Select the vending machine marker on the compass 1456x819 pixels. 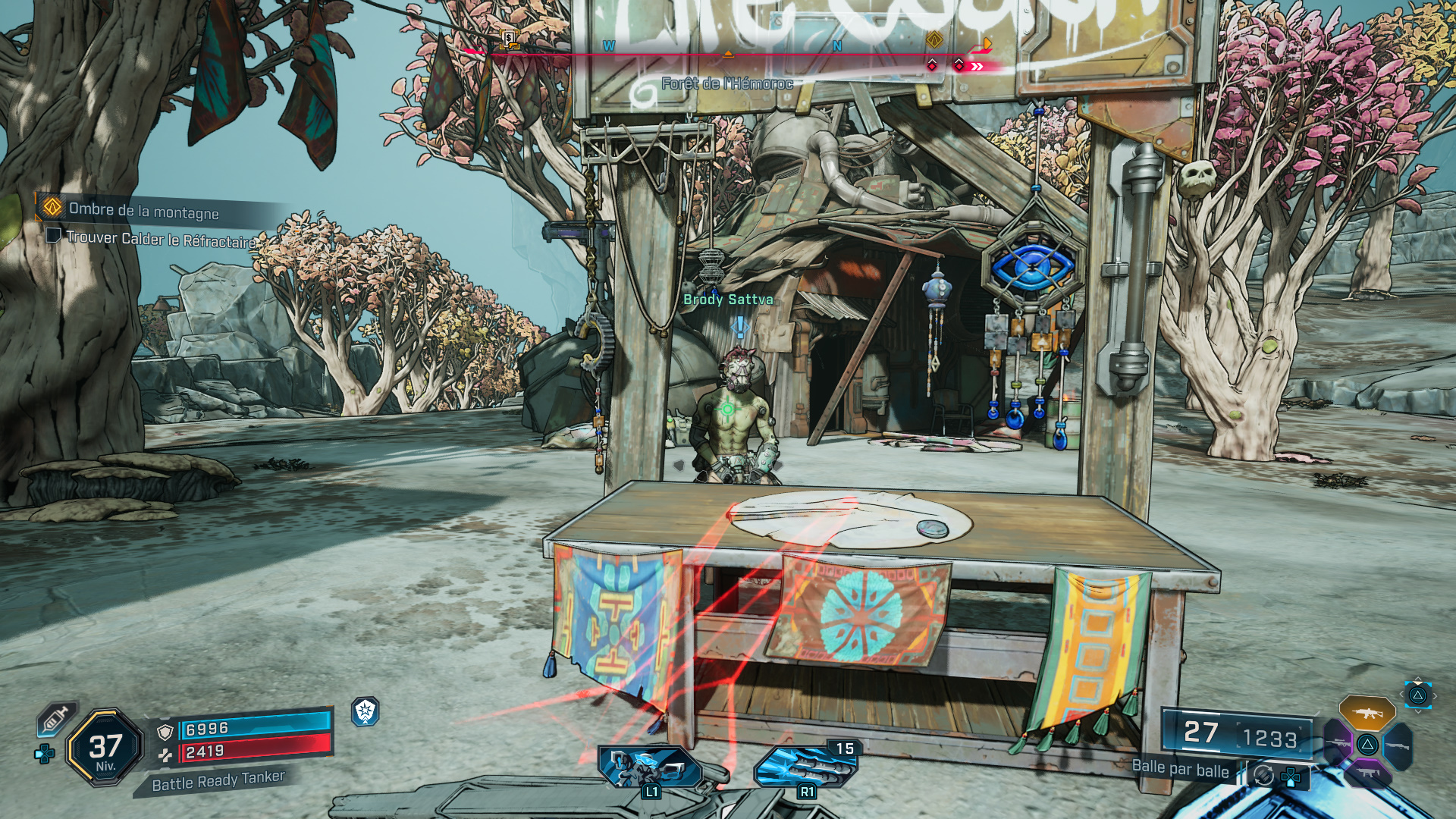pyautogui.click(x=509, y=39)
